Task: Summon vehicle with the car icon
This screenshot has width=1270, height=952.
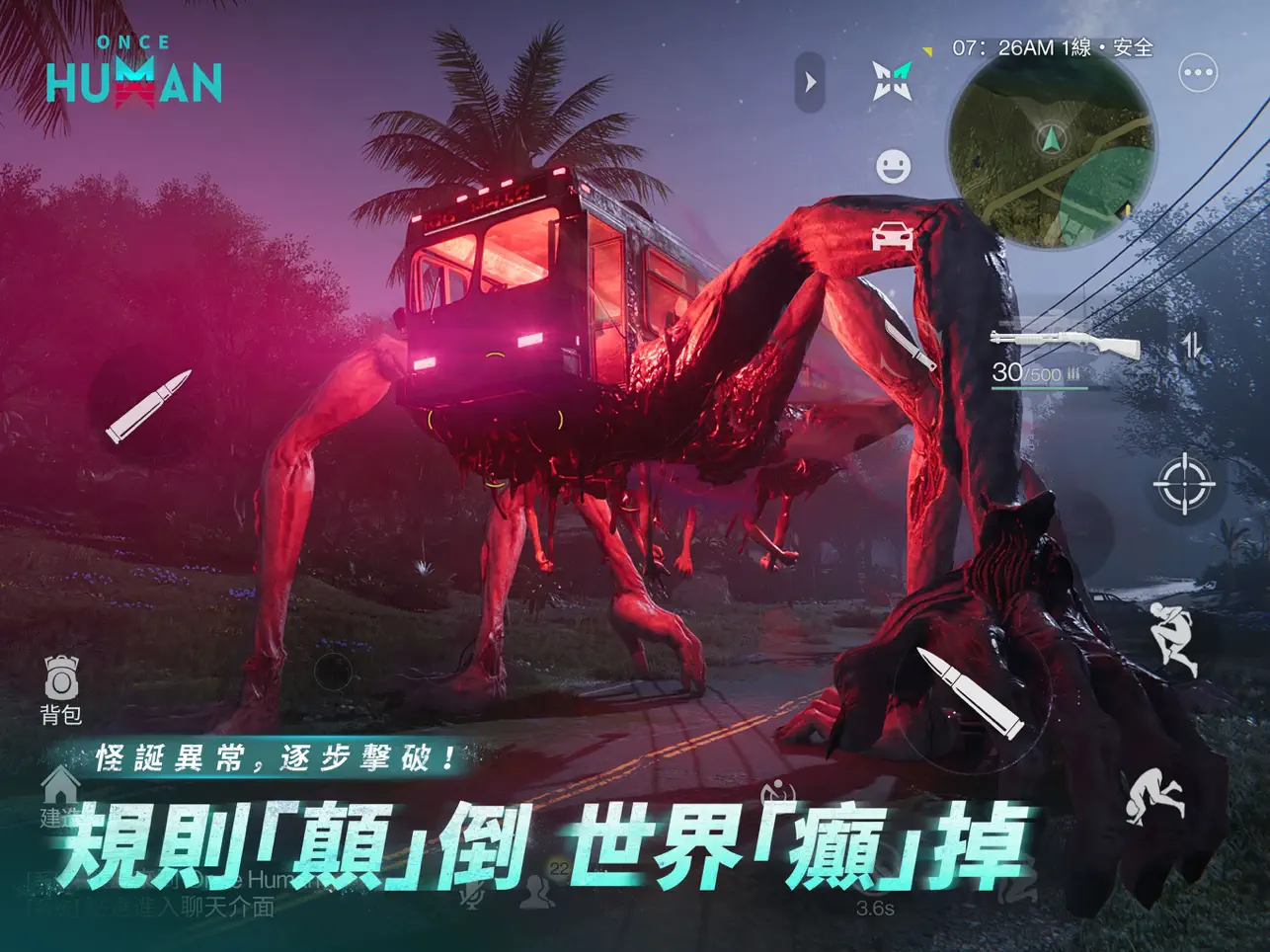Action: 892,237
